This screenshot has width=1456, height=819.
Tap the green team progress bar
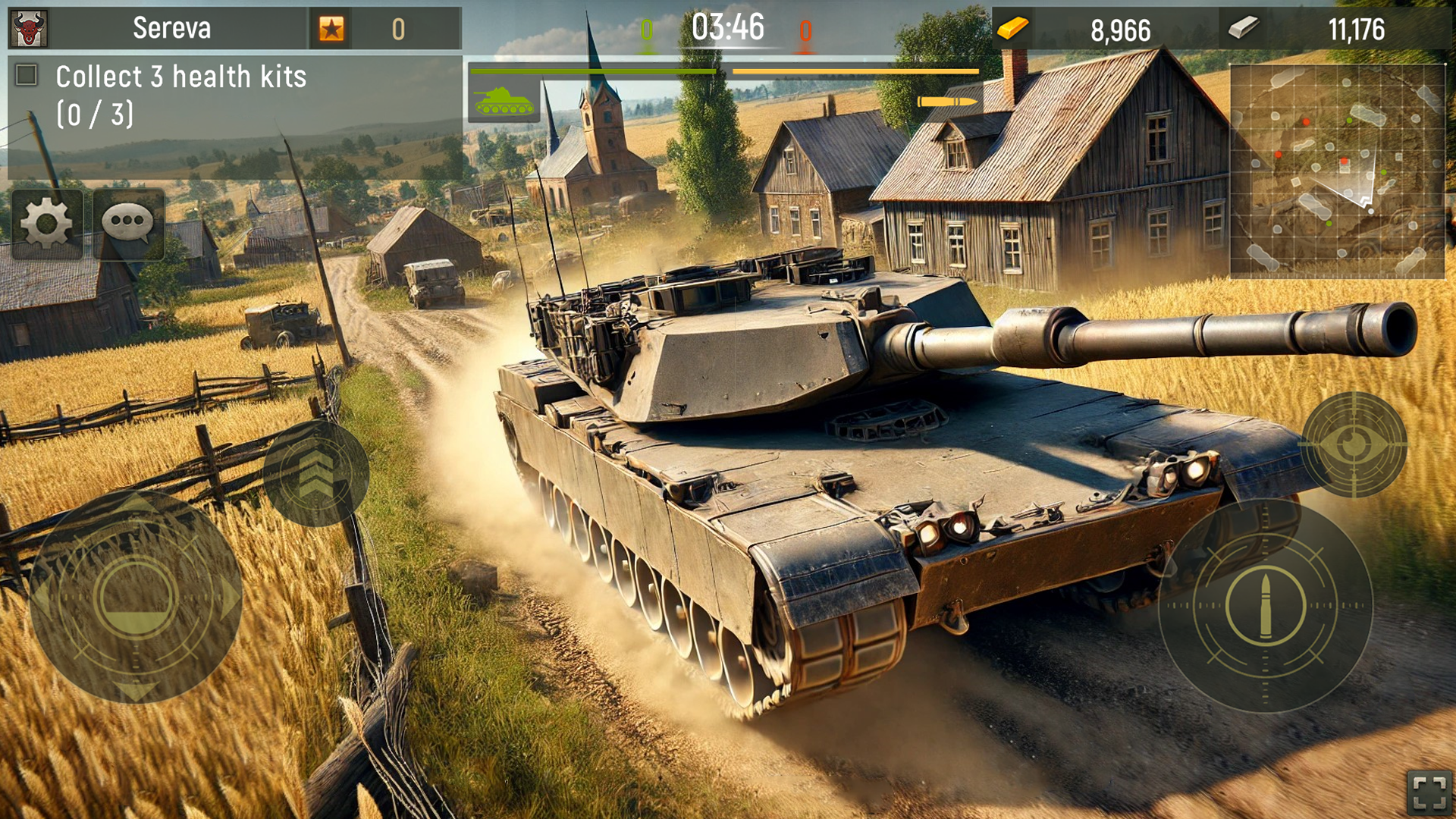pyautogui.click(x=594, y=71)
